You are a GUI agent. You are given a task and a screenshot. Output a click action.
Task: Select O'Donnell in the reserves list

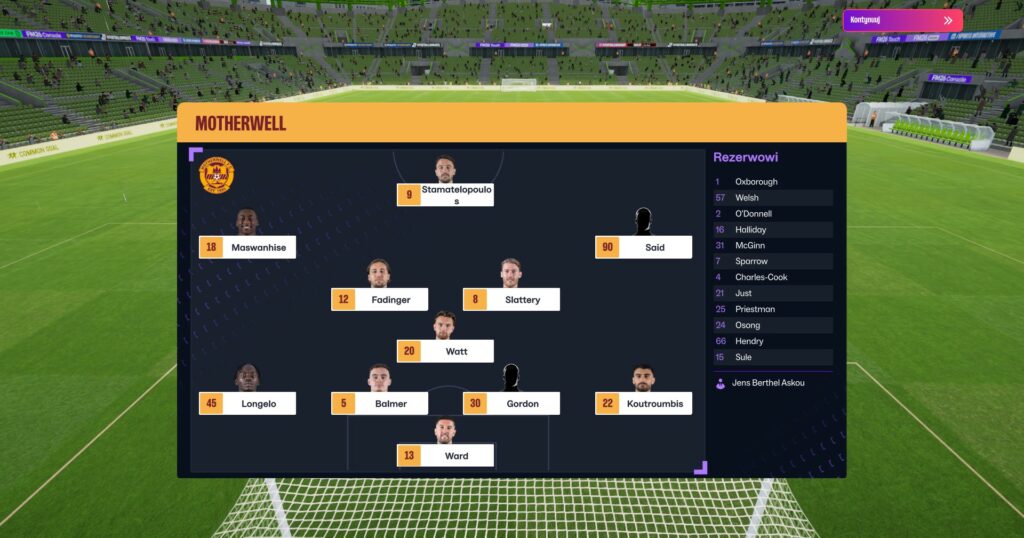(772, 214)
